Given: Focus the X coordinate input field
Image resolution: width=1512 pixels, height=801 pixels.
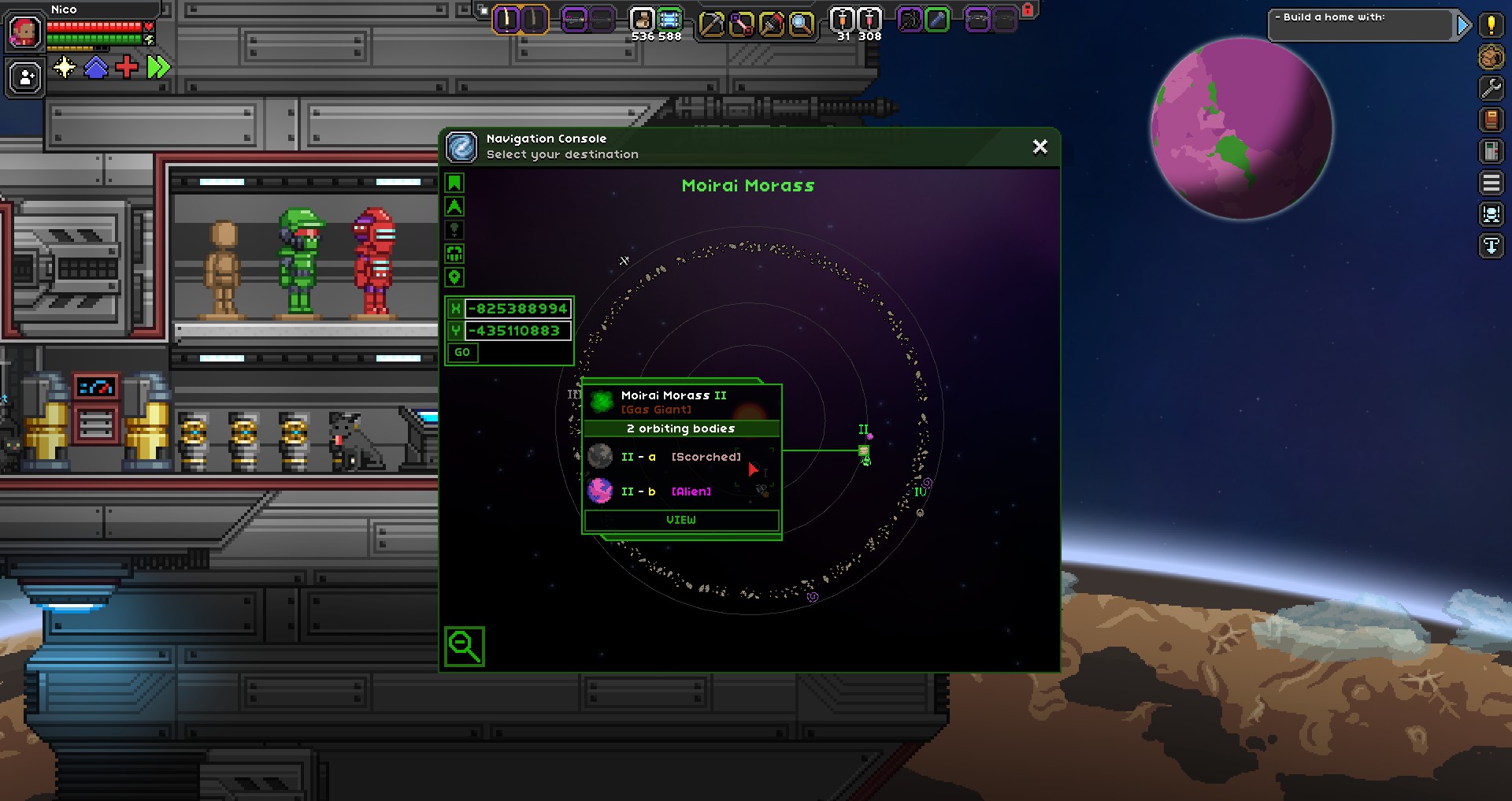Looking at the screenshot, I should pos(518,309).
